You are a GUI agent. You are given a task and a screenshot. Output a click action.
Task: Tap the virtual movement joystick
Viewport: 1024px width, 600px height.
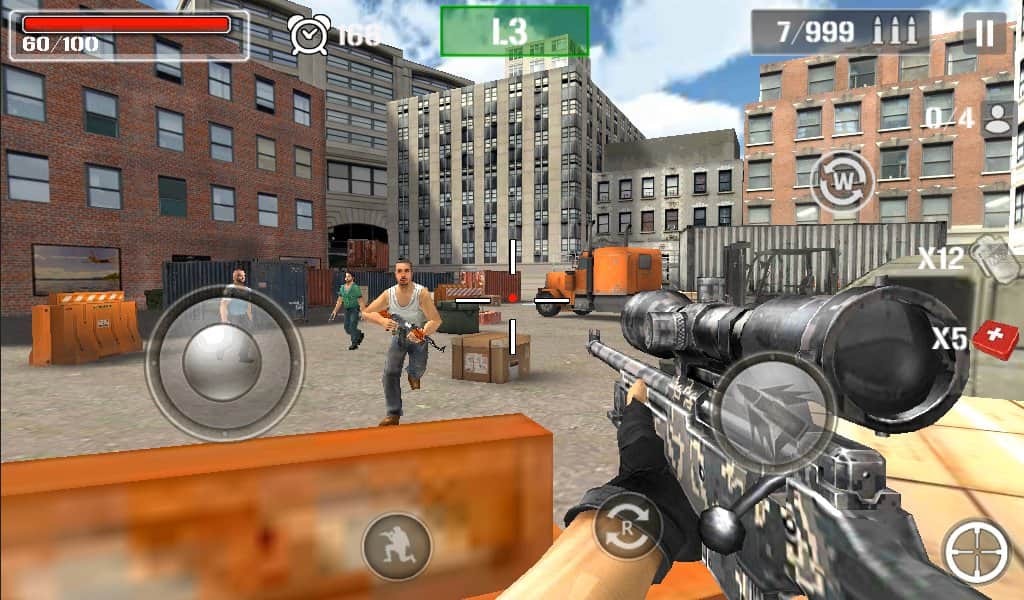click(x=224, y=362)
